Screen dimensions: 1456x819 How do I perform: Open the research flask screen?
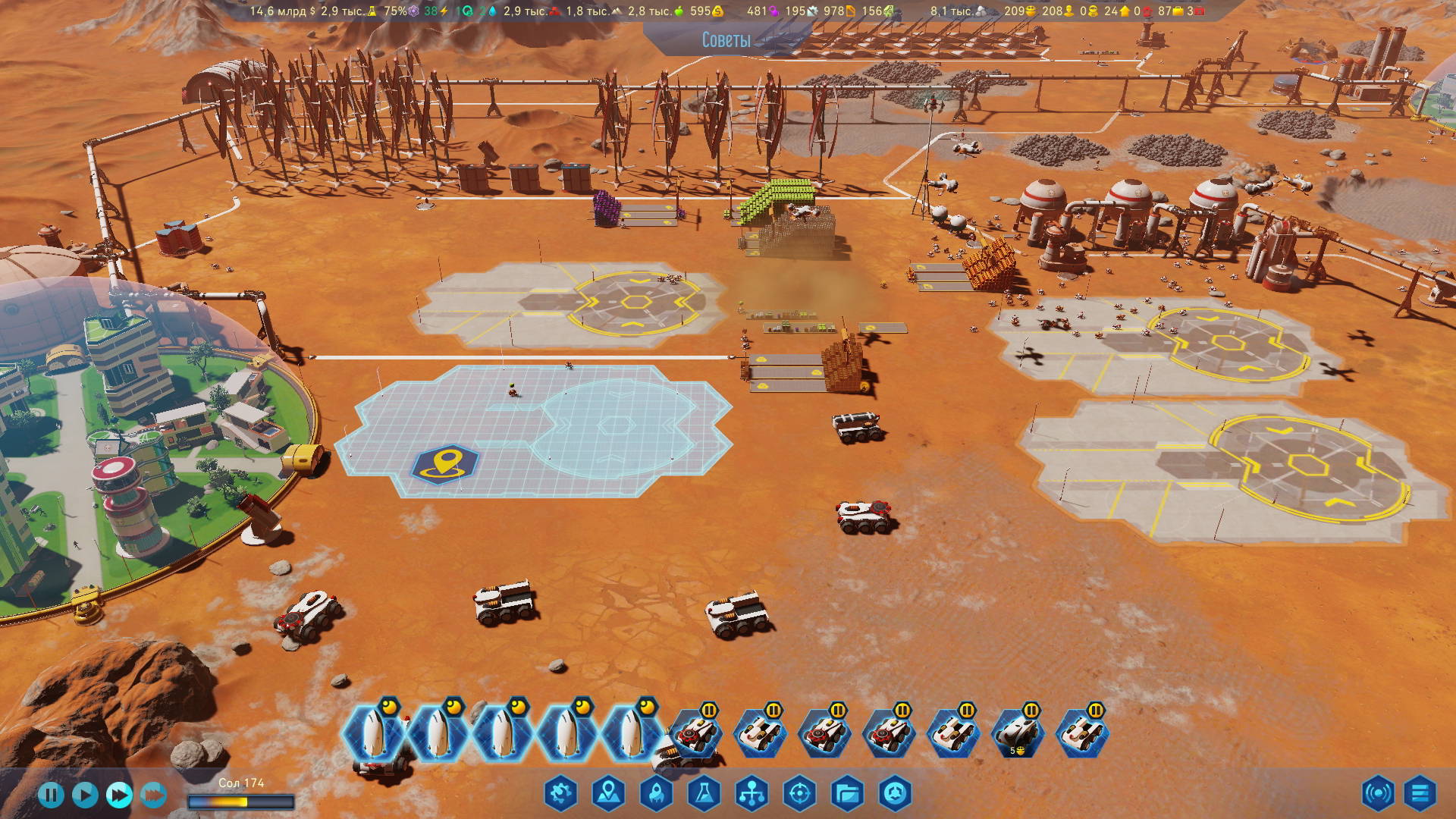point(704,793)
